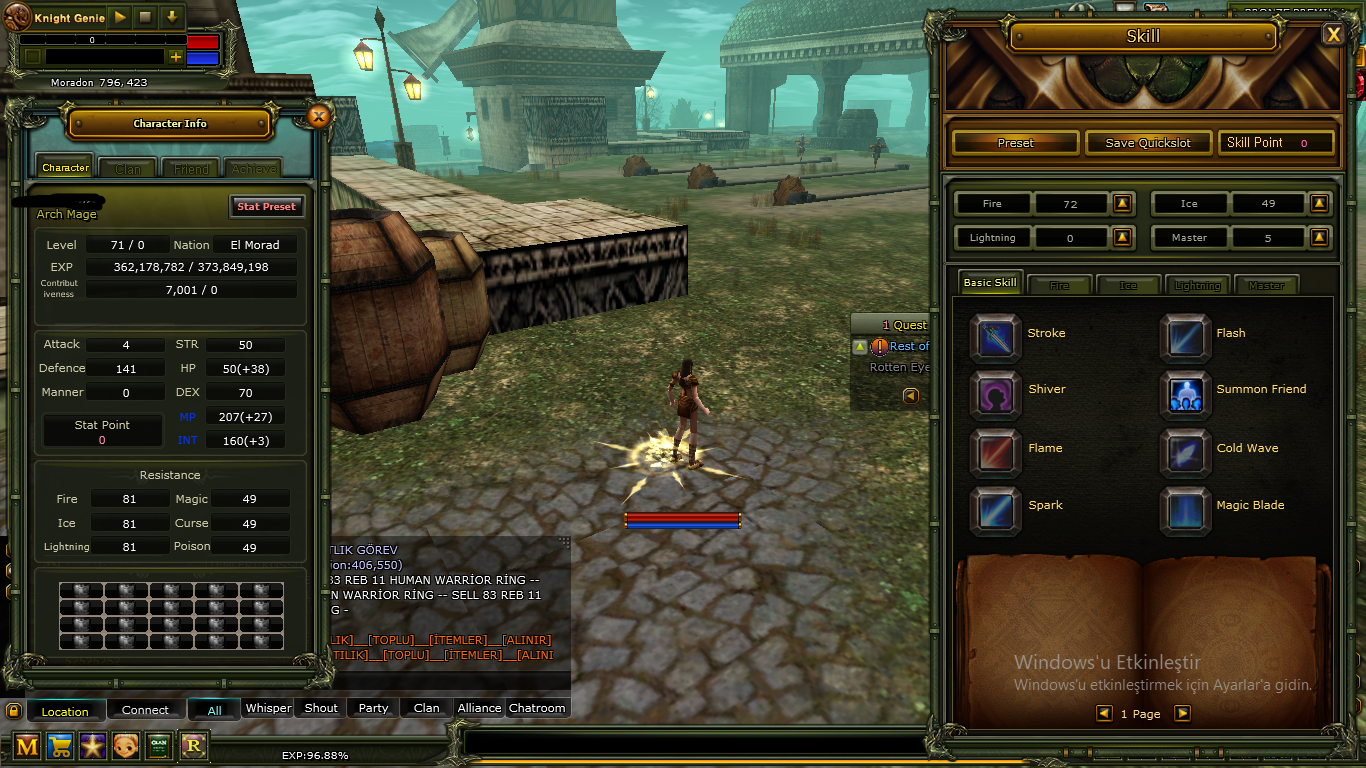Select the Cold Wave skill icon
This screenshot has width=1366, height=768.
(1185, 452)
